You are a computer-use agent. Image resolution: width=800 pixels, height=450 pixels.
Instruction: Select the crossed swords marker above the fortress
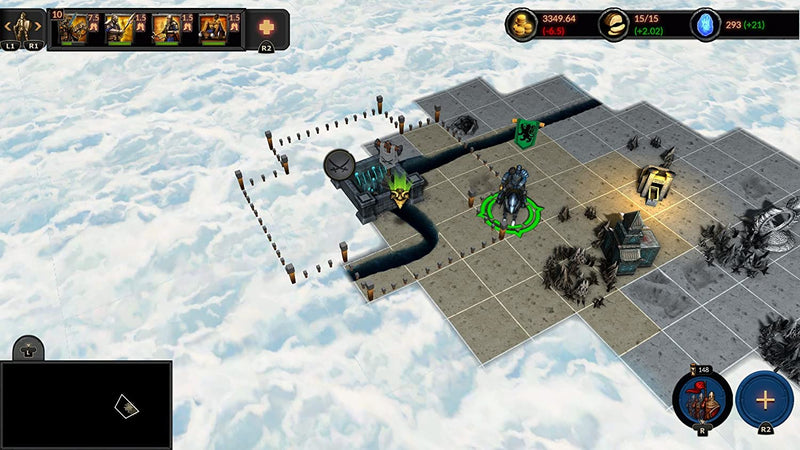click(x=339, y=165)
